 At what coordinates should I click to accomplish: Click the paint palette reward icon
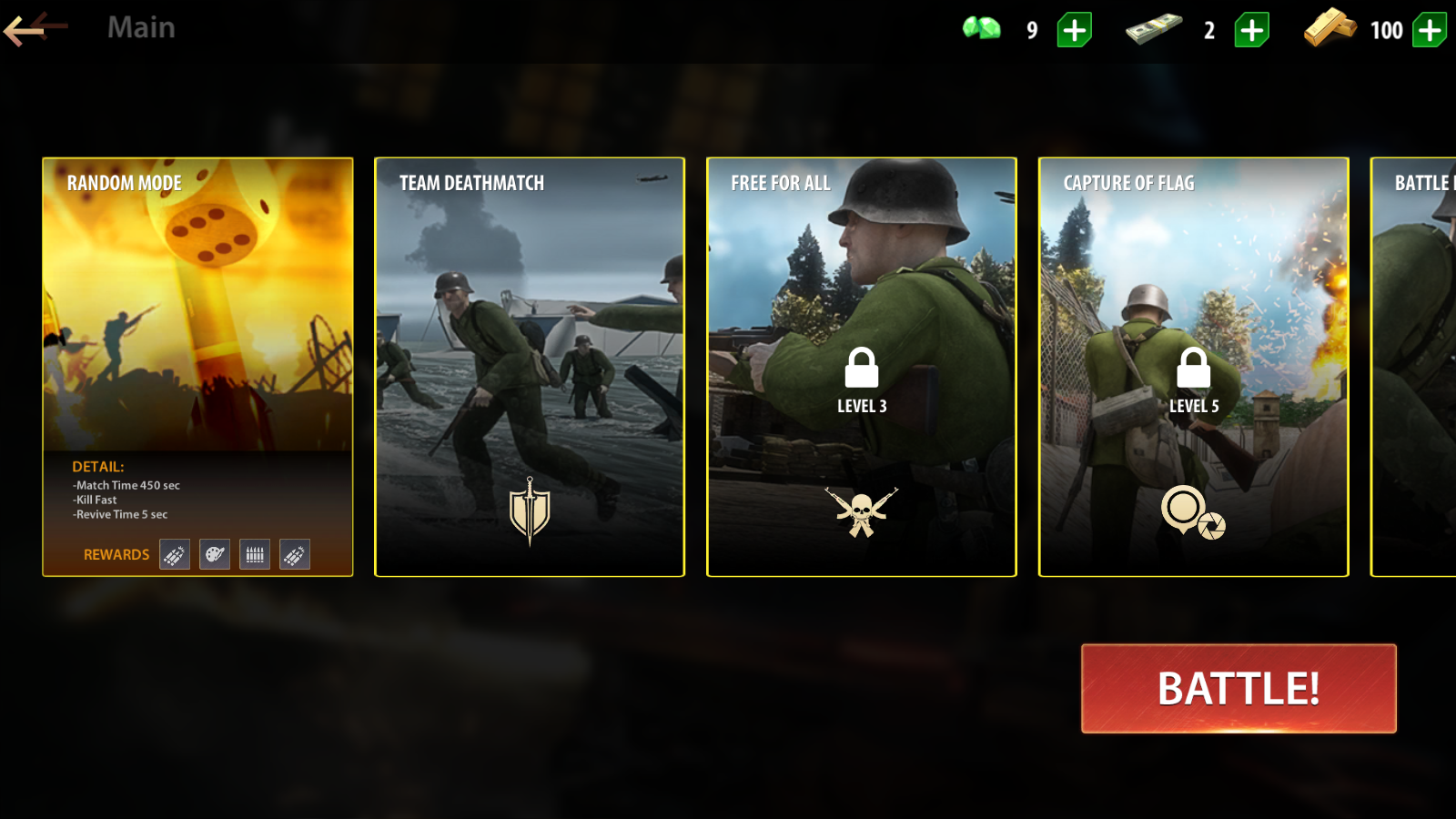(x=215, y=554)
